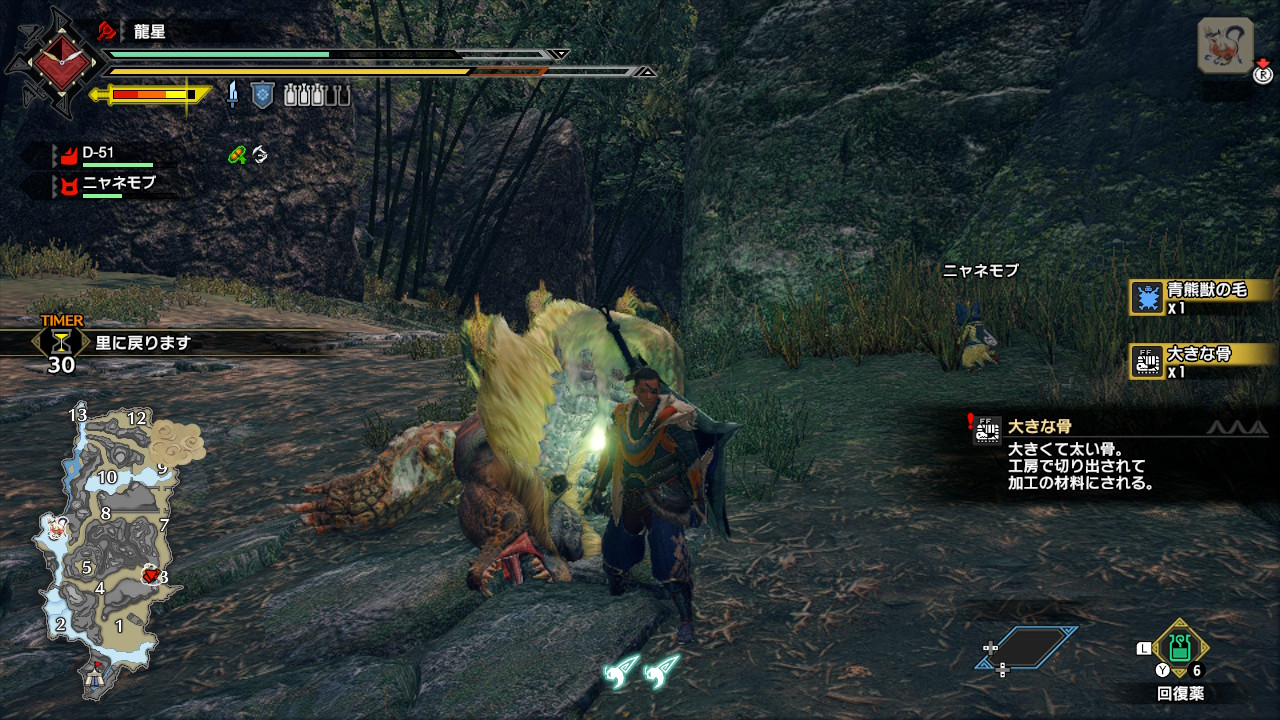Open the empty action shortcut bar

tap(1027, 648)
